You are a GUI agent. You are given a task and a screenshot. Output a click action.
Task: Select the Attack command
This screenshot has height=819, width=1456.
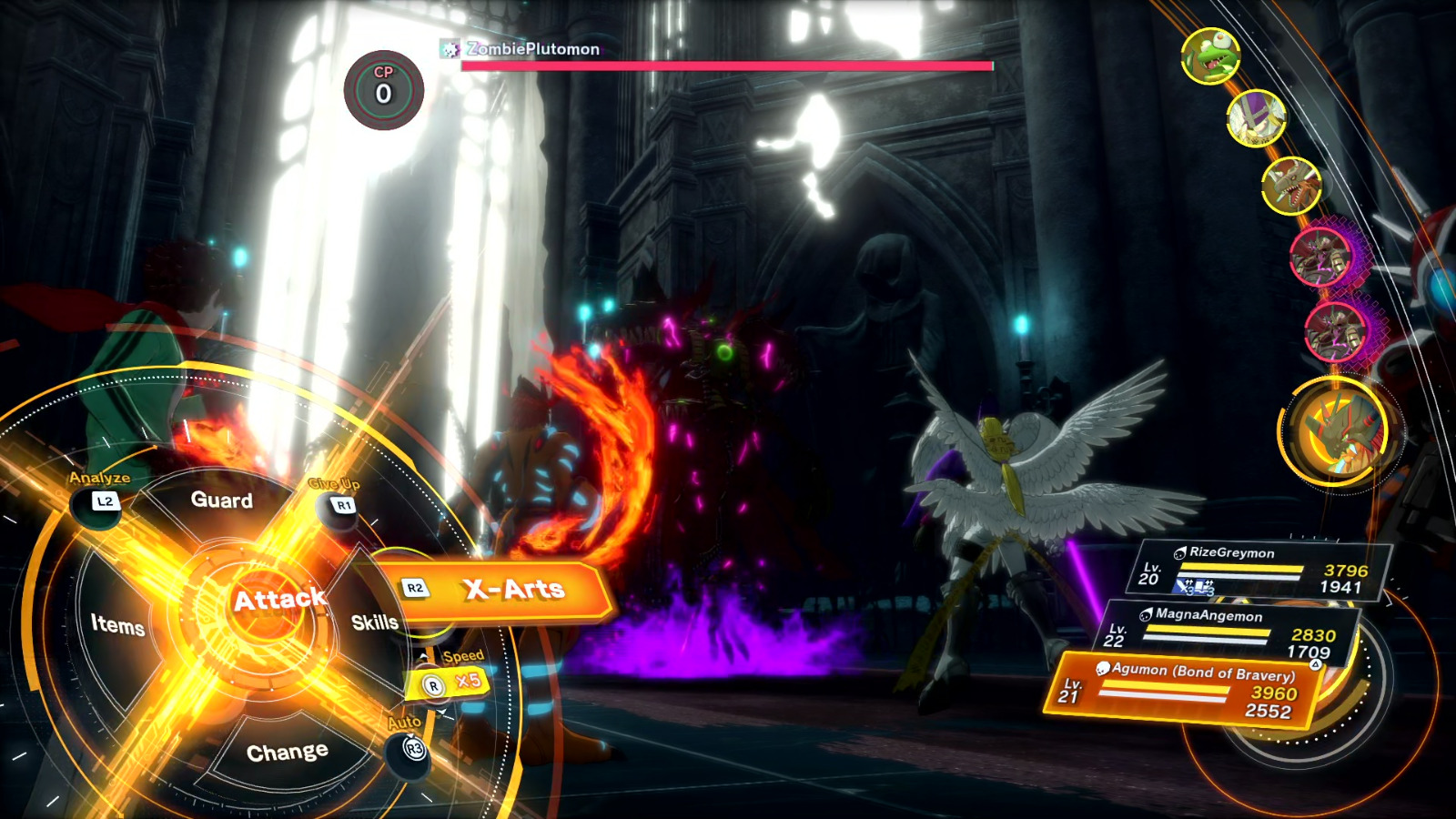[277, 600]
